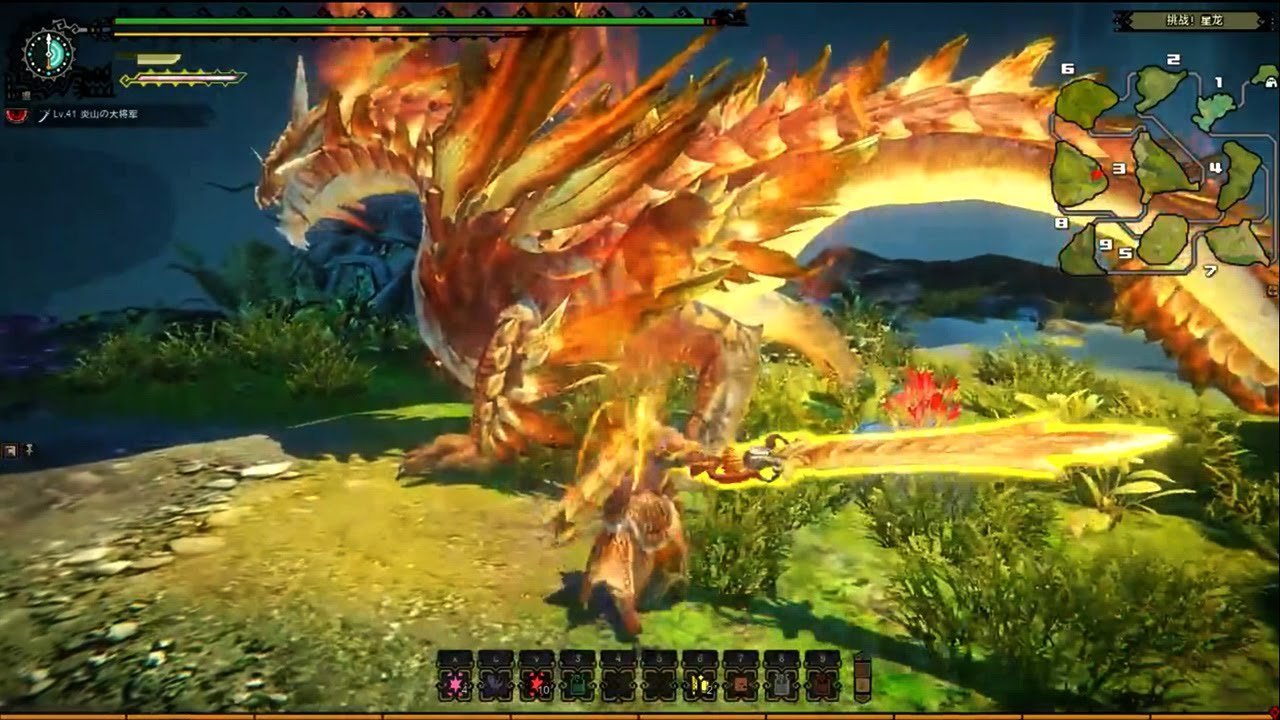
Task: Select the light green area 1 on map
Action: [x=1214, y=108]
